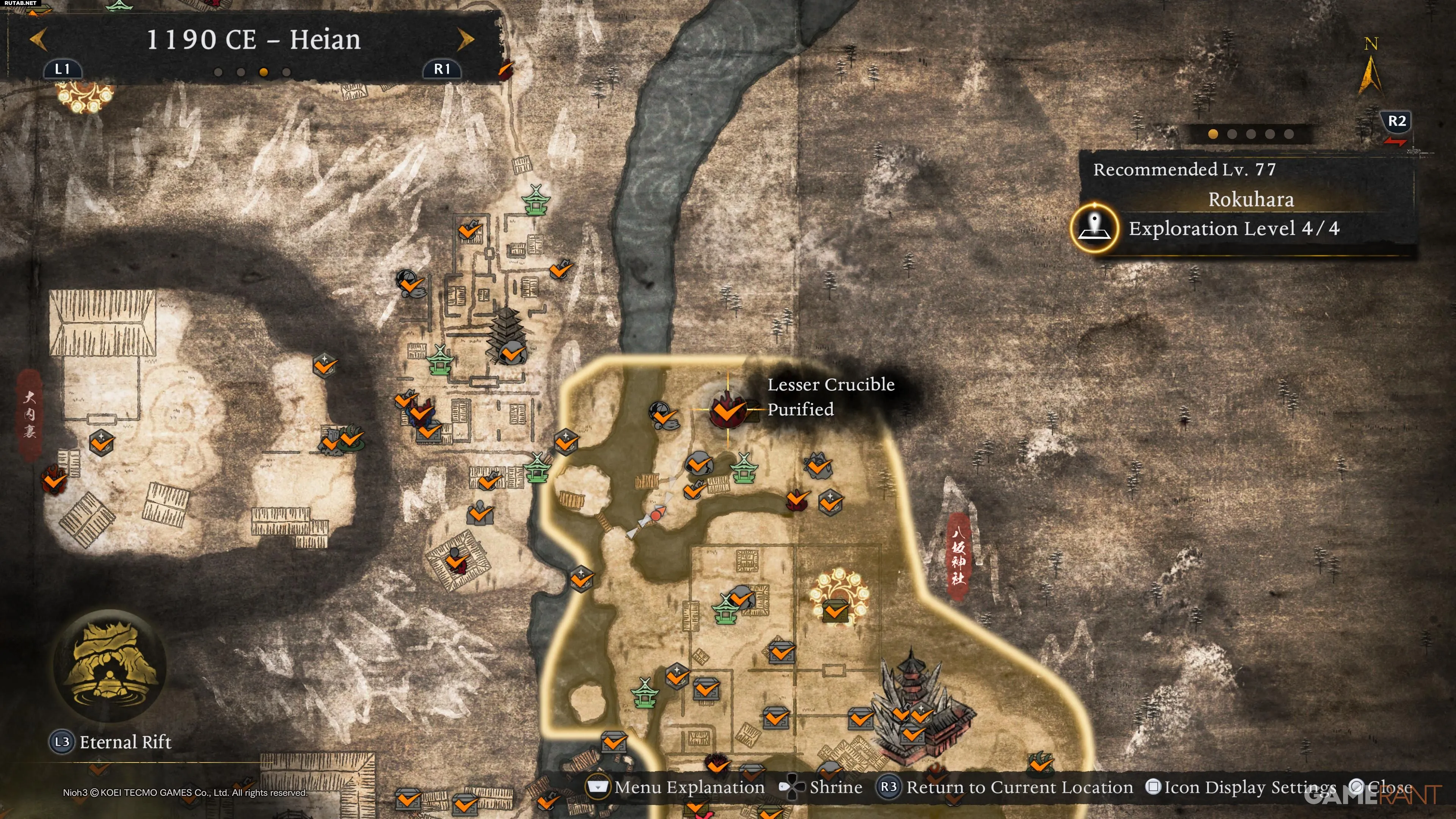Select the glowing golden ring chest marker

click(x=835, y=600)
